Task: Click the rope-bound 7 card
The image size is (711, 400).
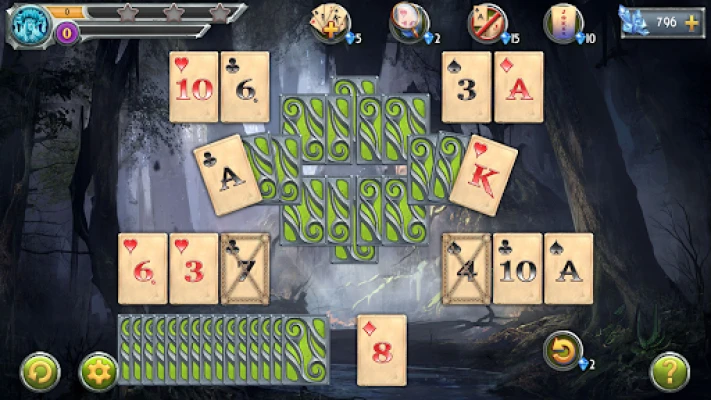Action: [245, 268]
